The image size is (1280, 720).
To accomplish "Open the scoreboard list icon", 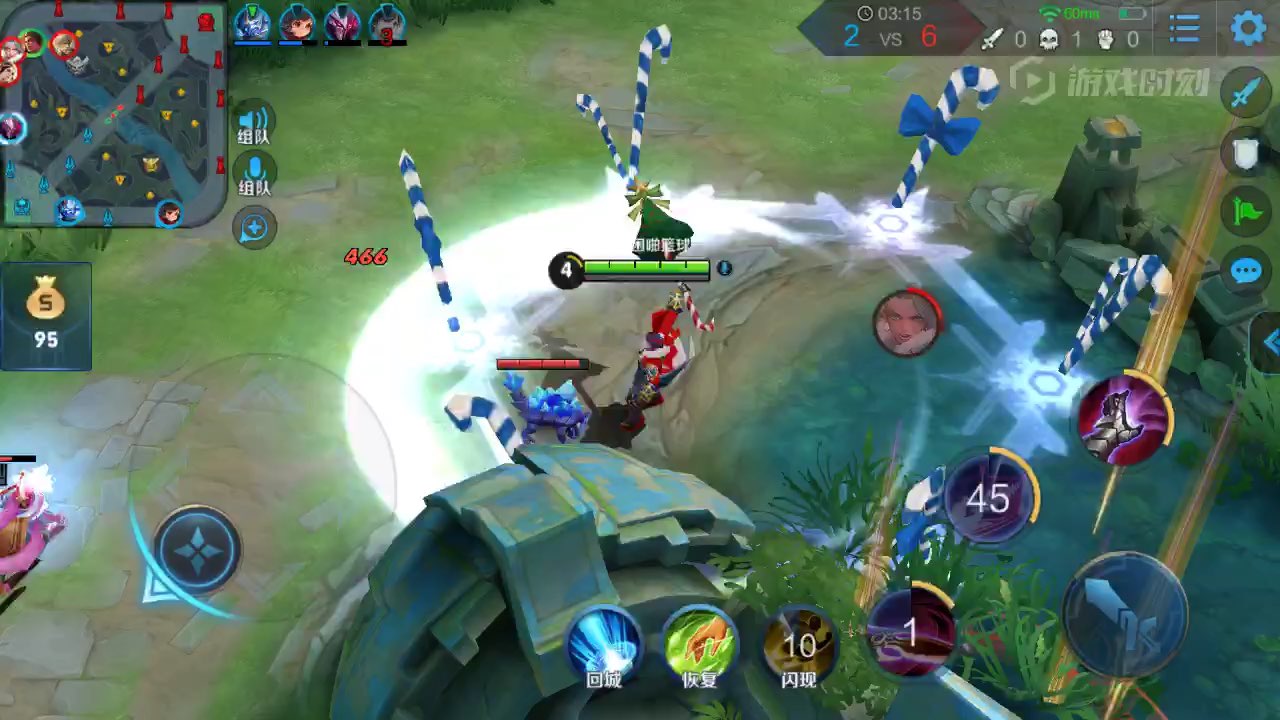I will click(x=1185, y=29).
